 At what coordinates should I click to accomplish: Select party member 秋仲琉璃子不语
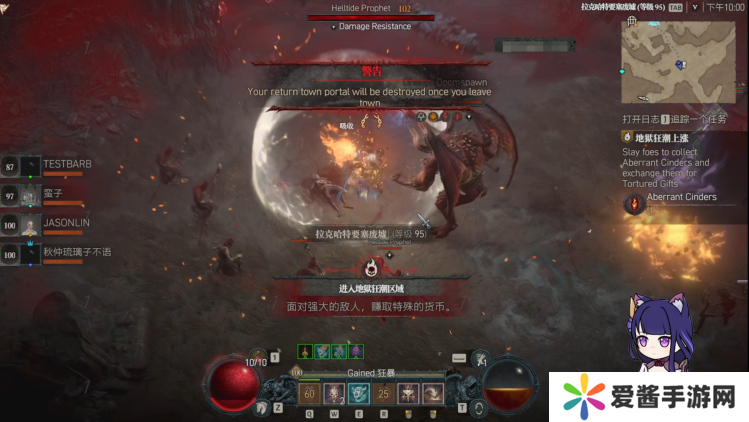tap(76, 253)
